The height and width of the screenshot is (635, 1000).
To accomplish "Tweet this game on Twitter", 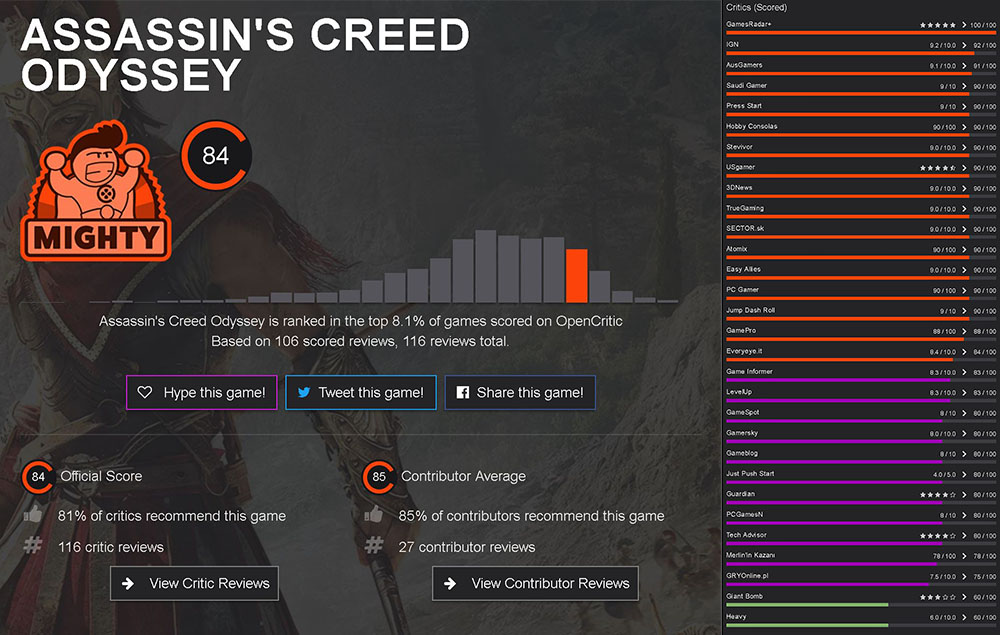I will click(x=360, y=393).
